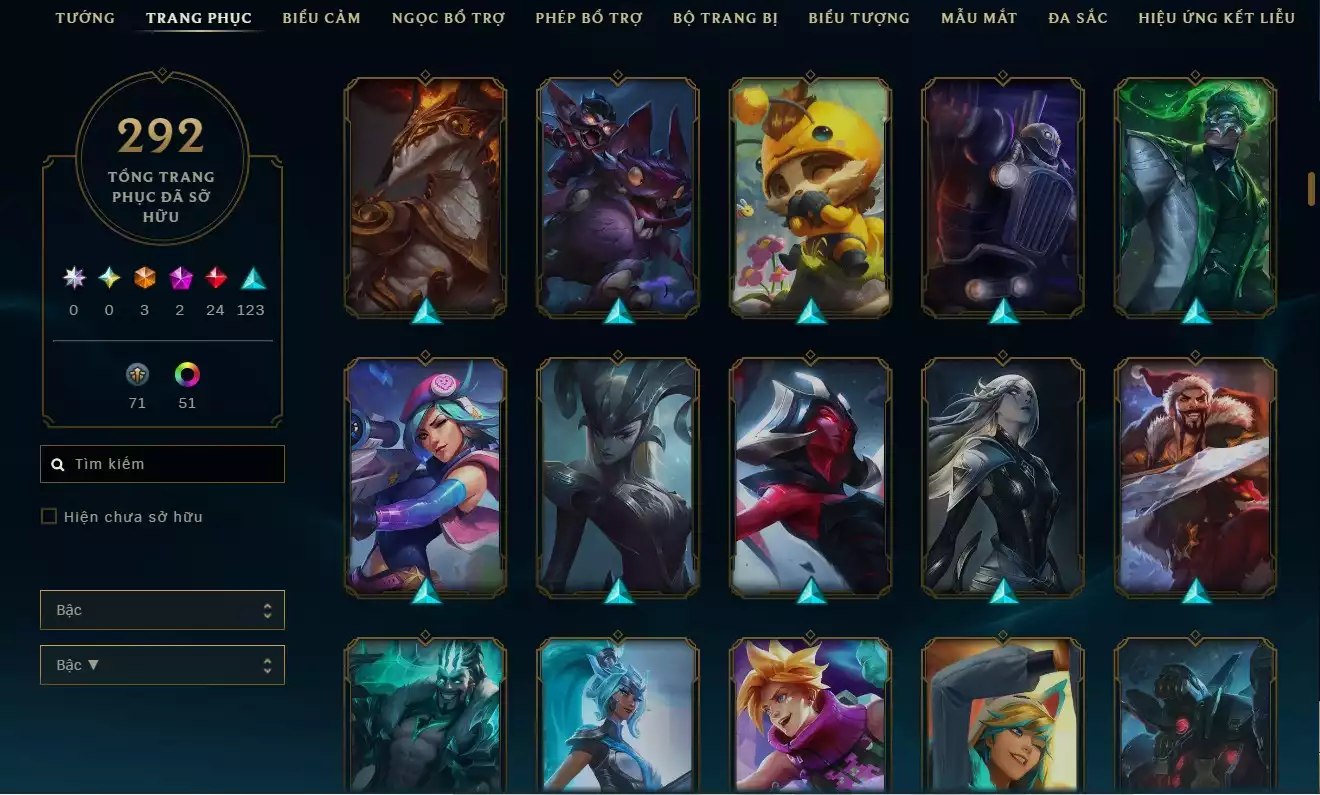
Task: Click the teal triangle rarity gem showing 123
Action: coord(250,278)
